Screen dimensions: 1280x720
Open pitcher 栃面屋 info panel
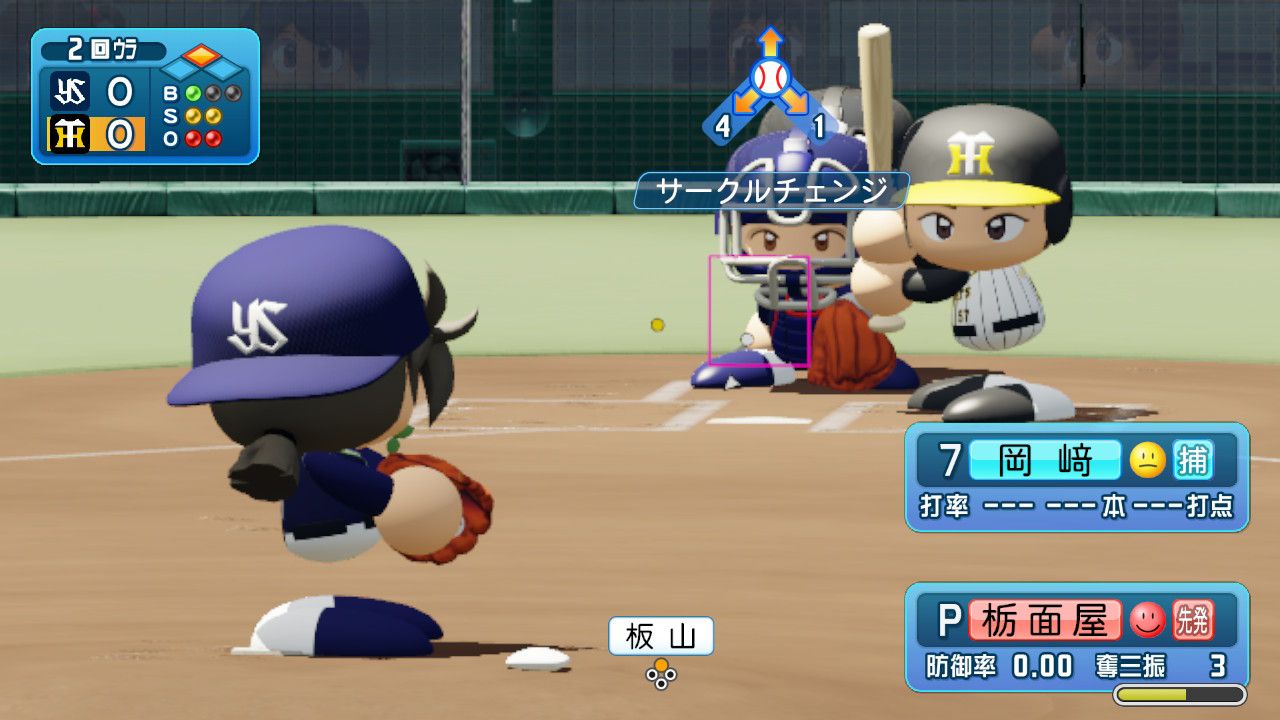pyautogui.click(x=1076, y=636)
